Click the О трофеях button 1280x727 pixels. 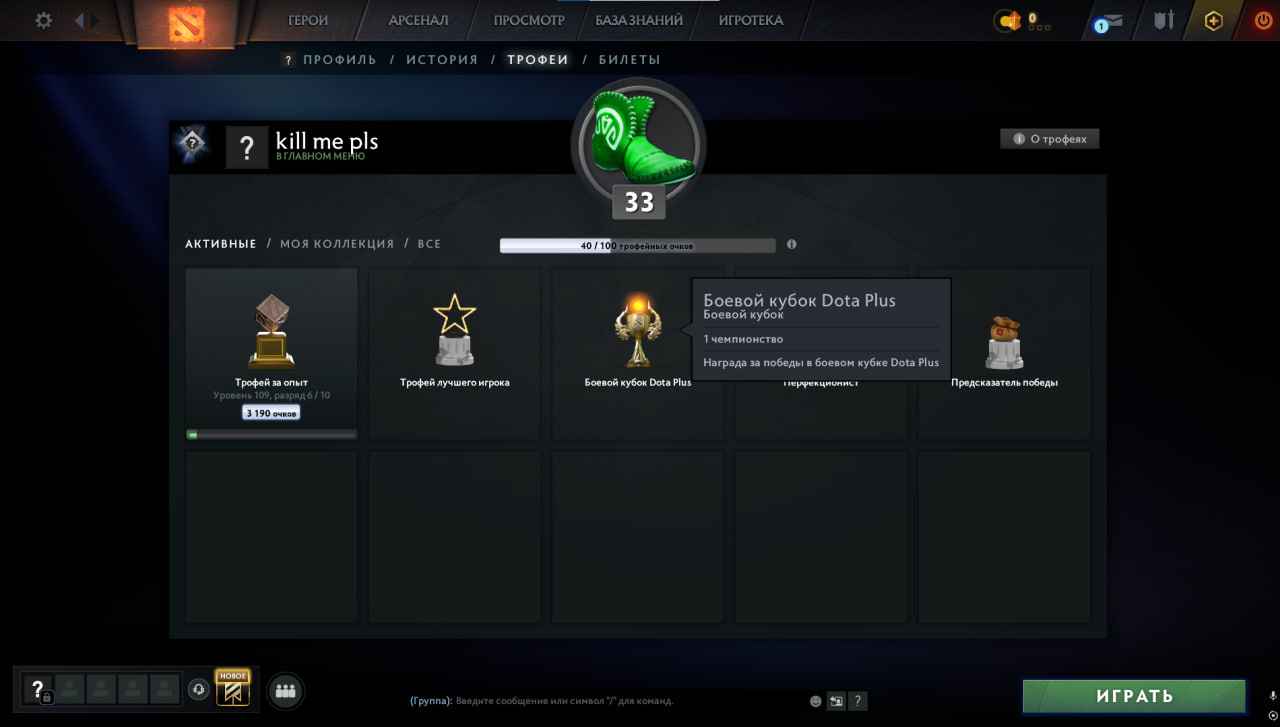1050,138
